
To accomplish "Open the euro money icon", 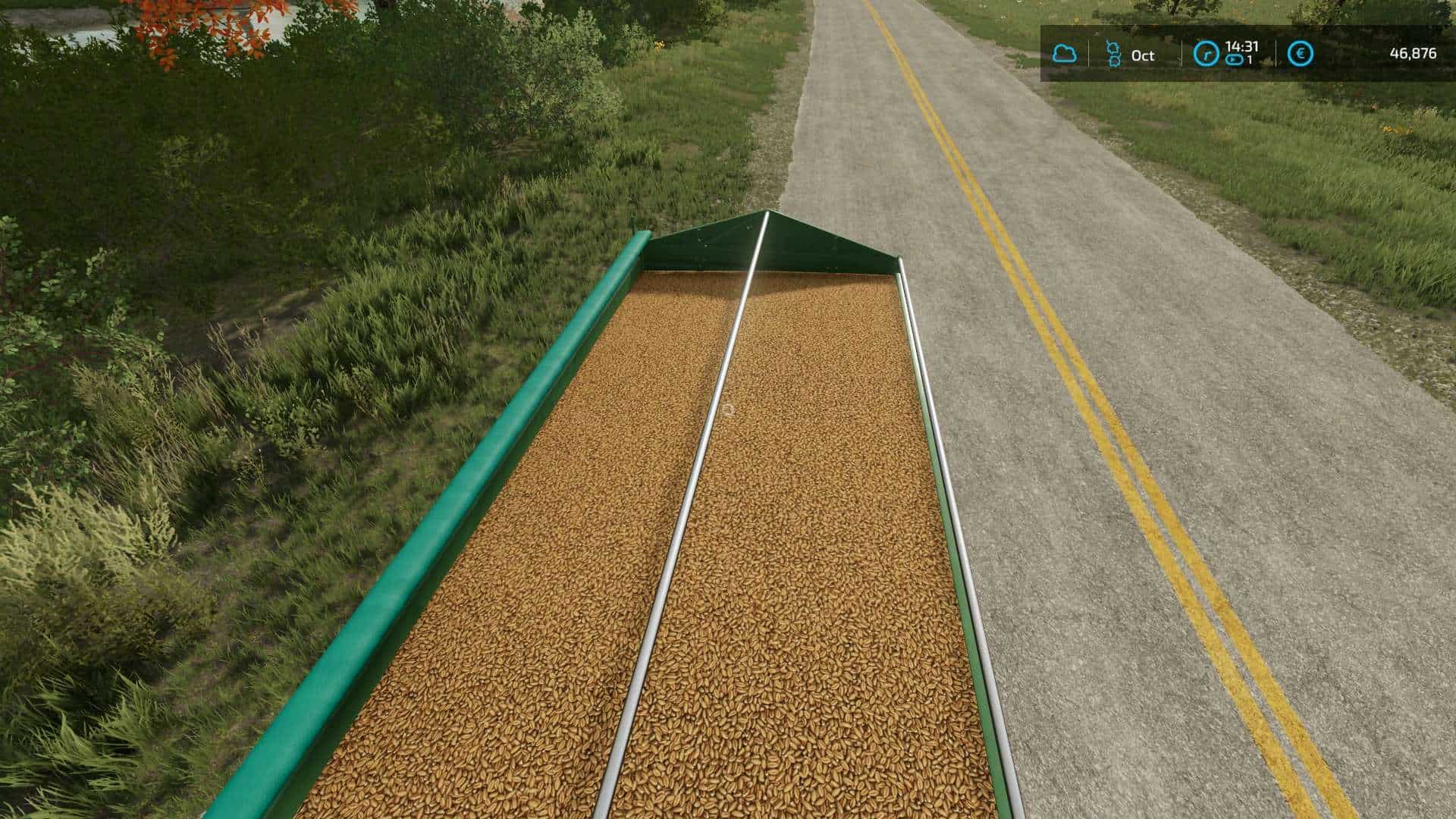I will (1301, 54).
